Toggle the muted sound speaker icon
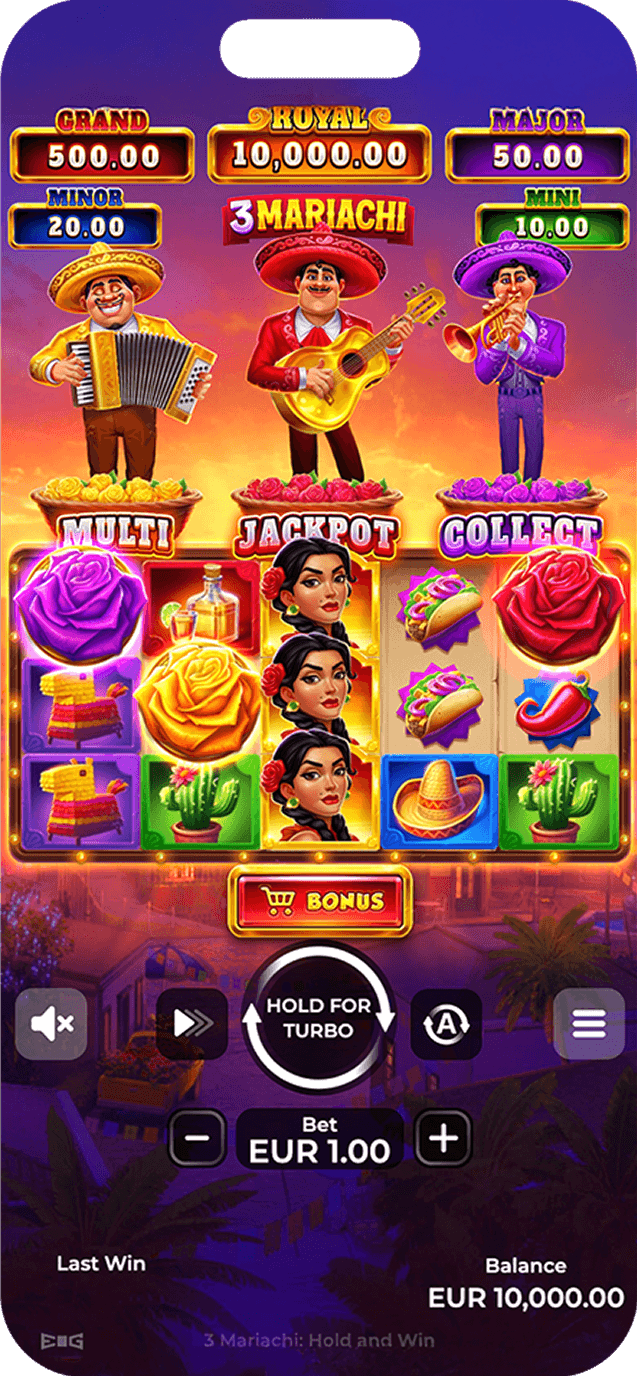The height and width of the screenshot is (1376, 637). tap(51, 1023)
